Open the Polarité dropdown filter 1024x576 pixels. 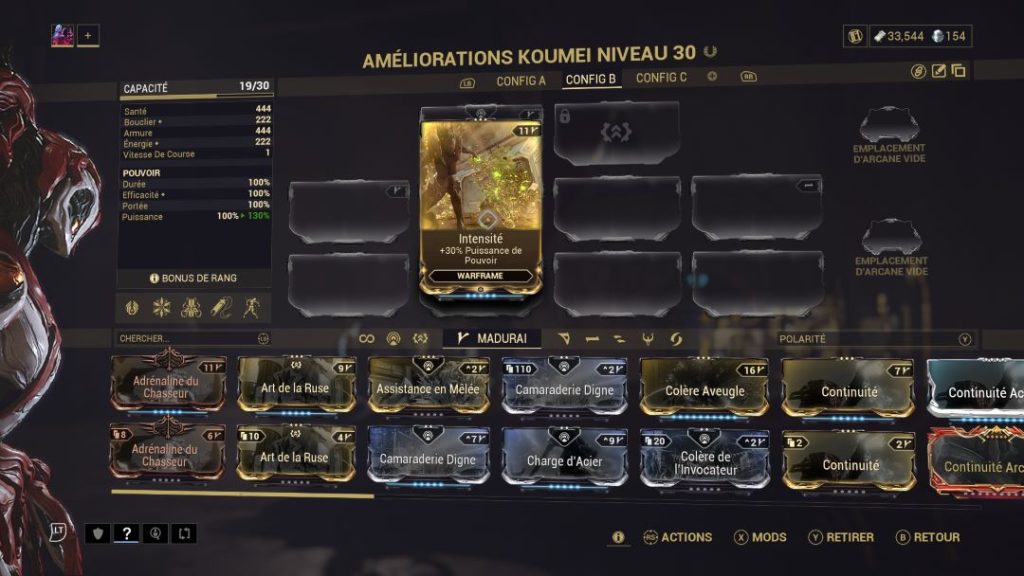click(x=875, y=339)
